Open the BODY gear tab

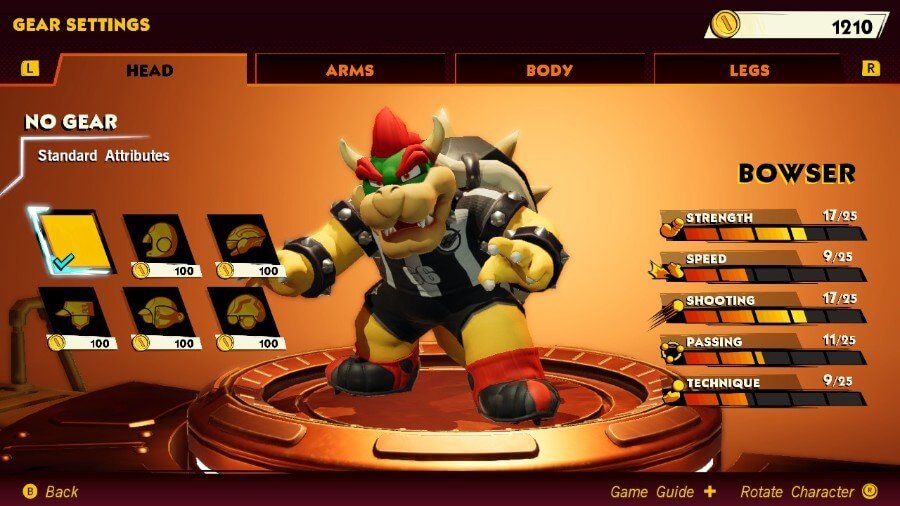tap(549, 70)
